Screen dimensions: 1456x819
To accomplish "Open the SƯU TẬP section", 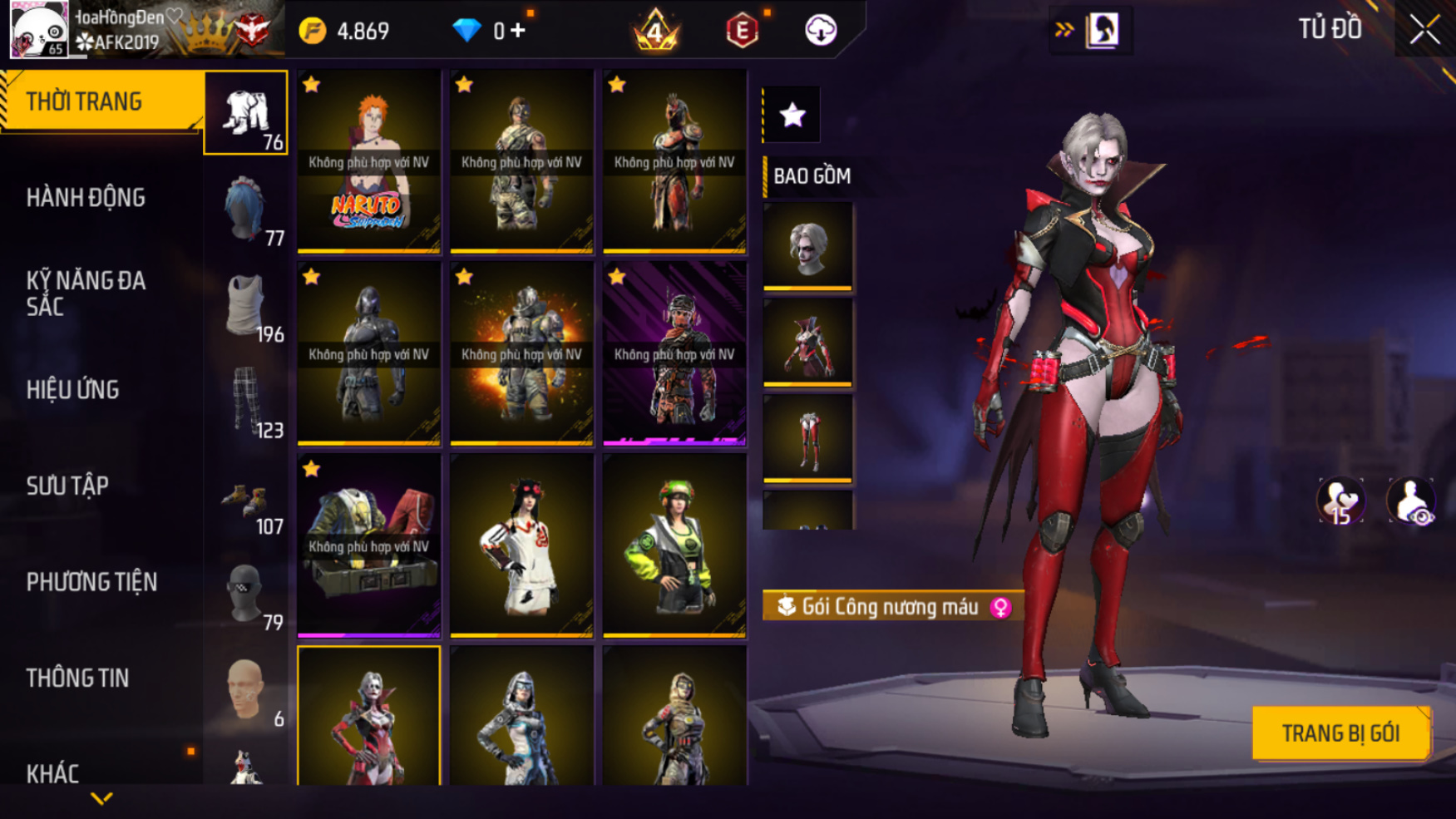I will [x=67, y=486].
